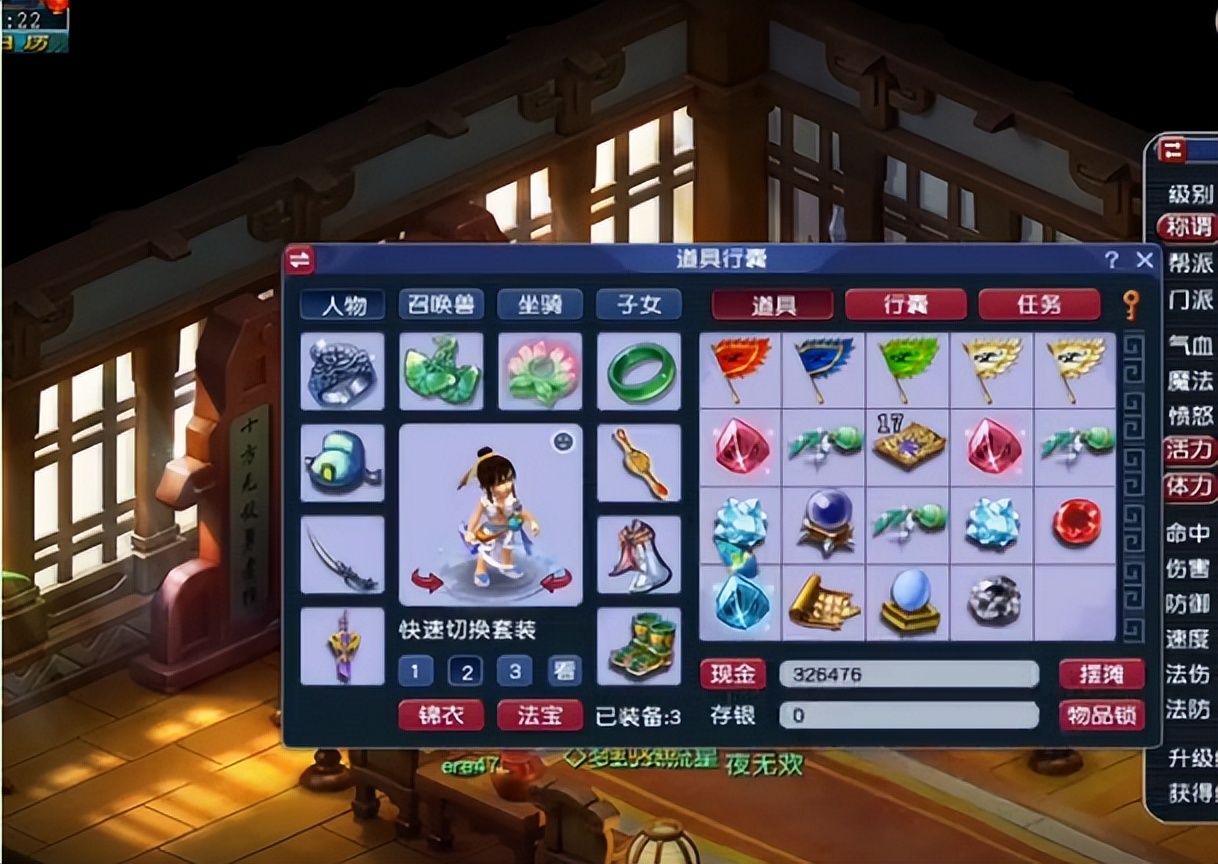Click the 摆摊 stall button
1218x864 pixels.
[1101, 674]
